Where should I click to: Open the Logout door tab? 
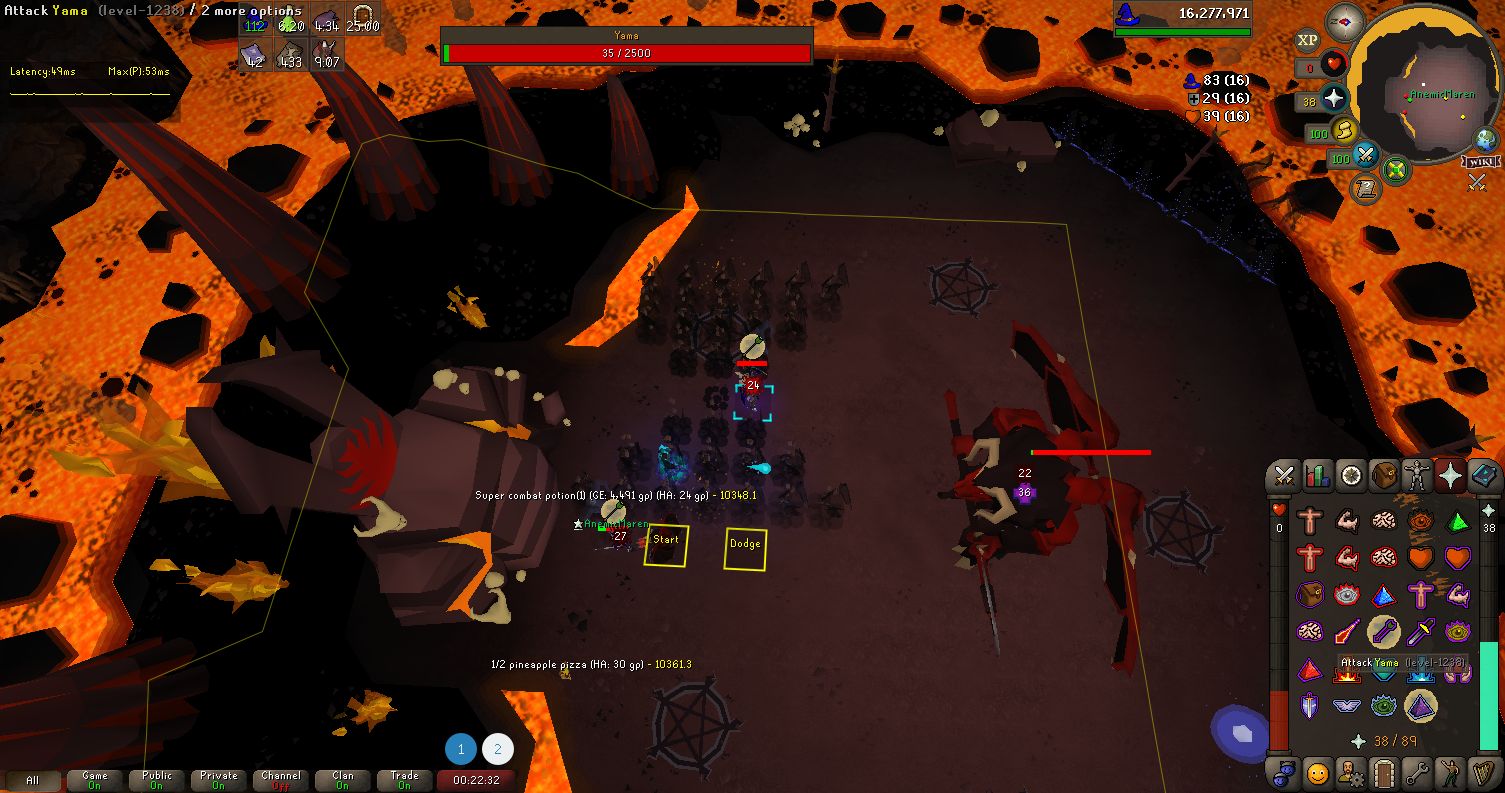(1384, 773)
